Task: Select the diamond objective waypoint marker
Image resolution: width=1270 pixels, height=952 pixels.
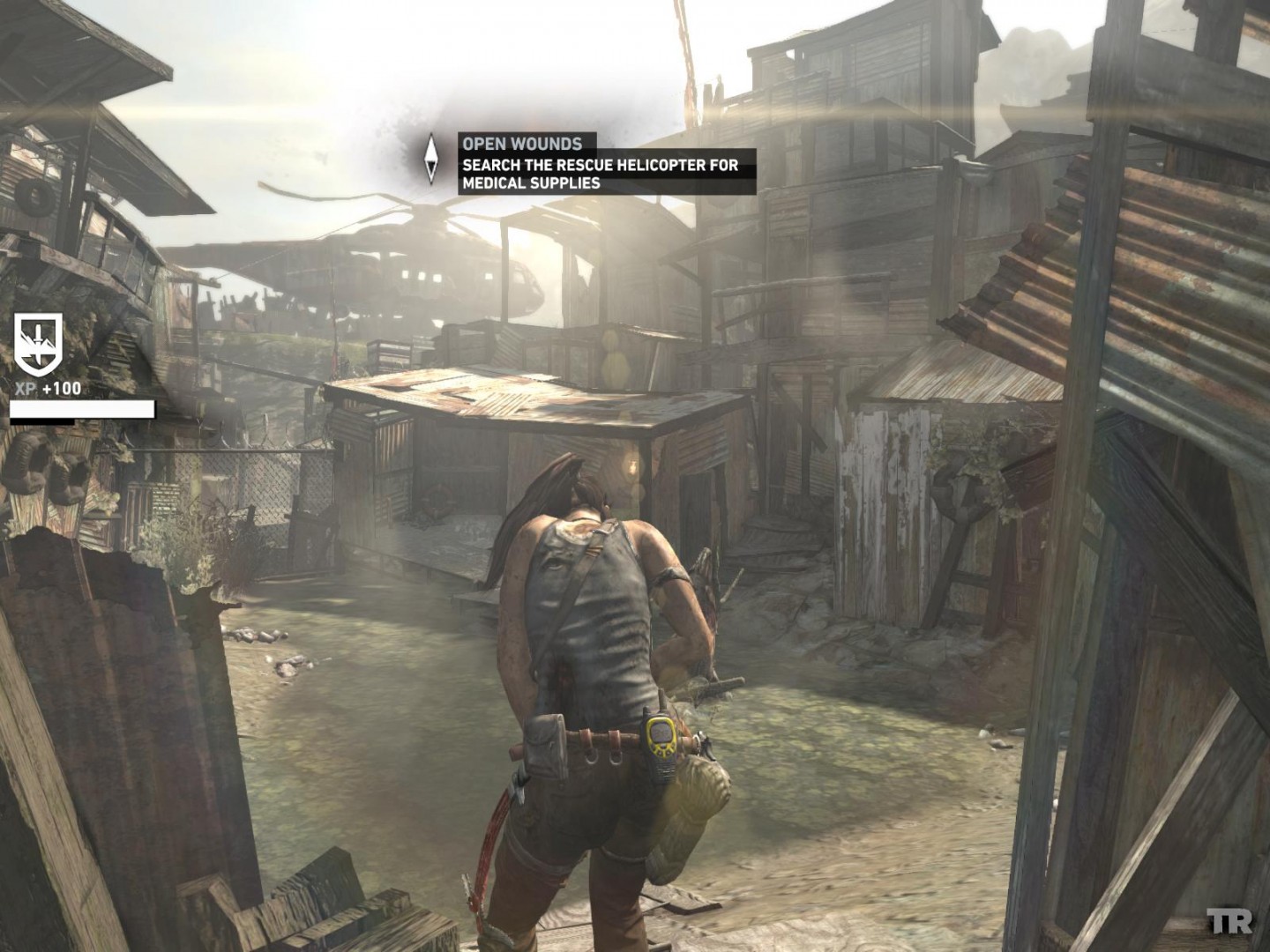Action: [x=431, y=160]
